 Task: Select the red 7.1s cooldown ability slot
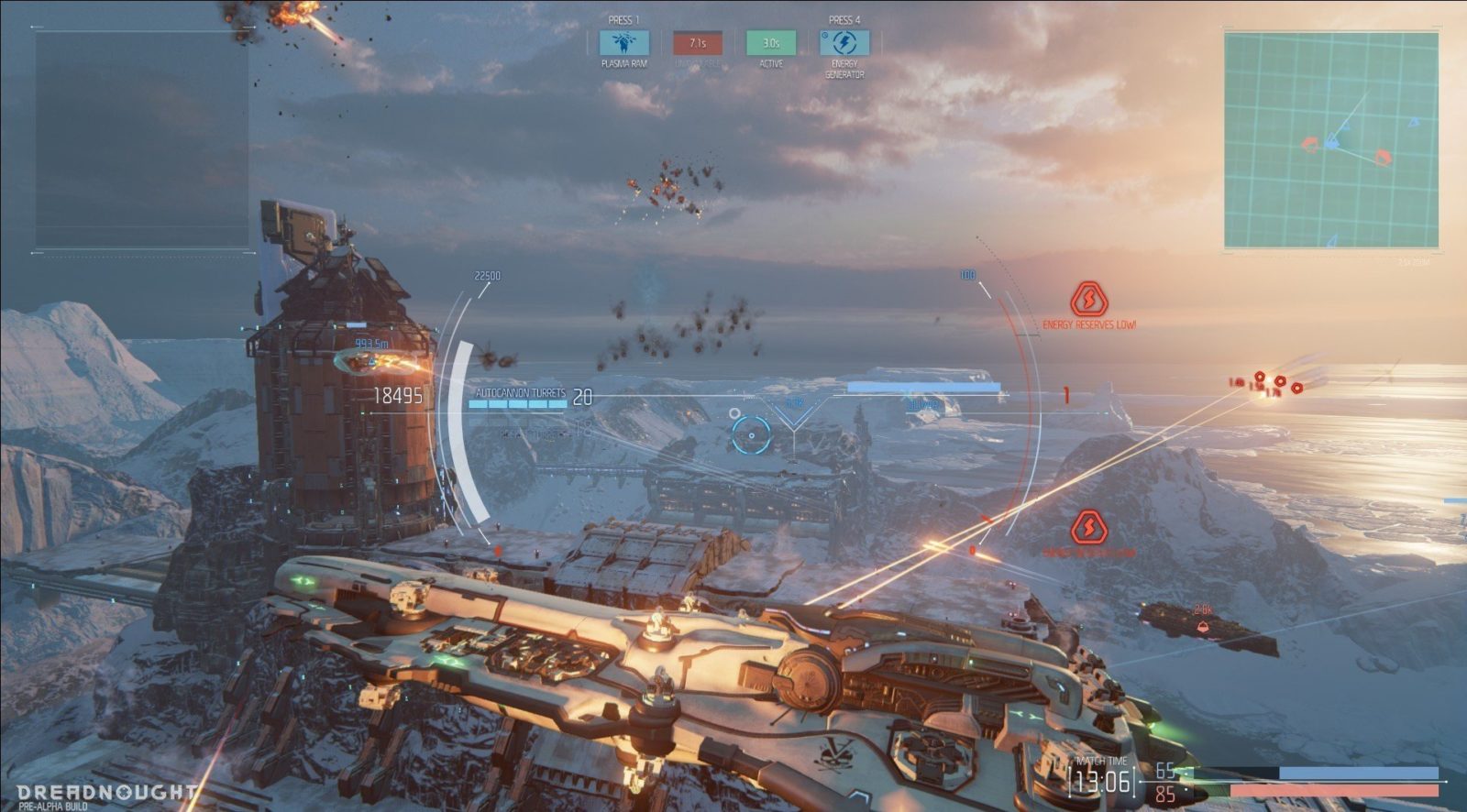(x=698, y=43)
